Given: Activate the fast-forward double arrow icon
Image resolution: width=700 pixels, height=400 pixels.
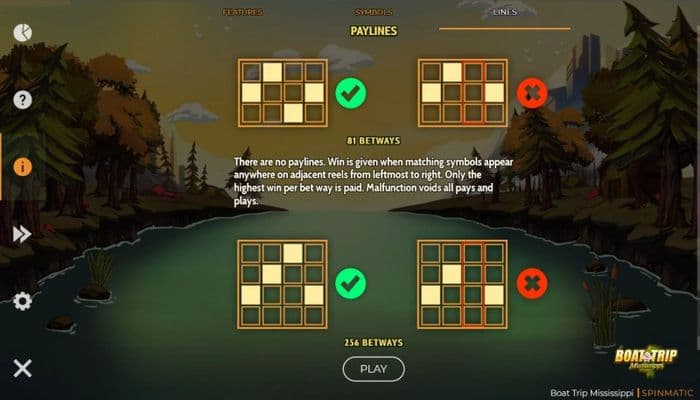Looking at the screenshot, I should 22,233.
